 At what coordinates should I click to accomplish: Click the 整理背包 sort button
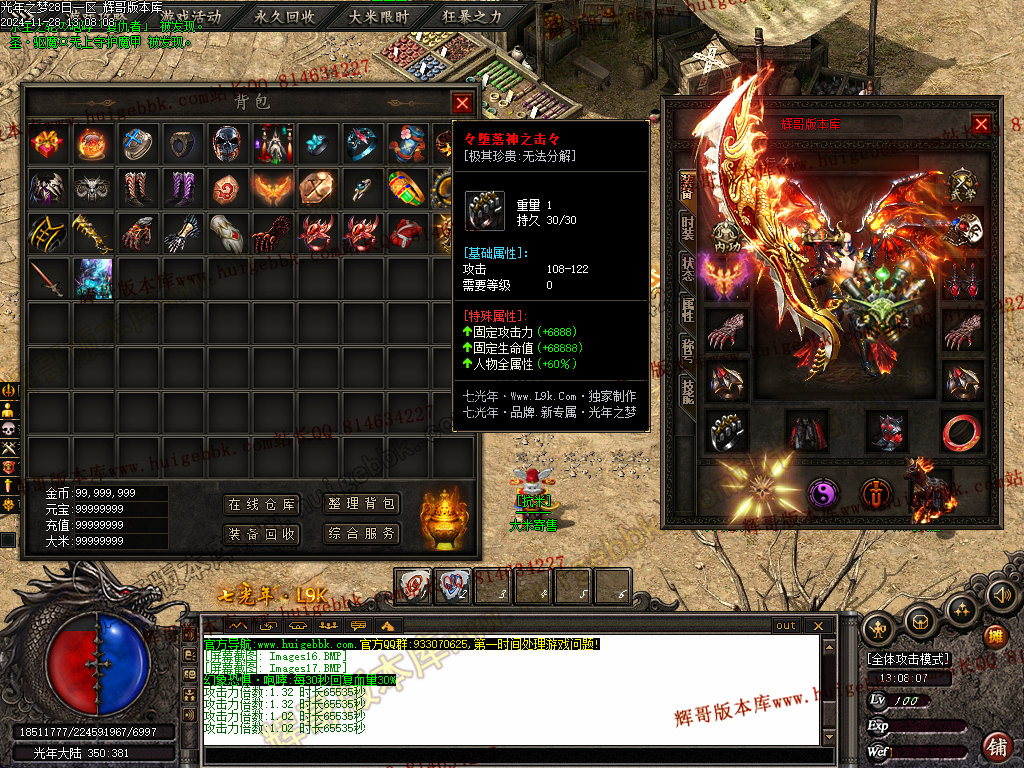[361, 505]
